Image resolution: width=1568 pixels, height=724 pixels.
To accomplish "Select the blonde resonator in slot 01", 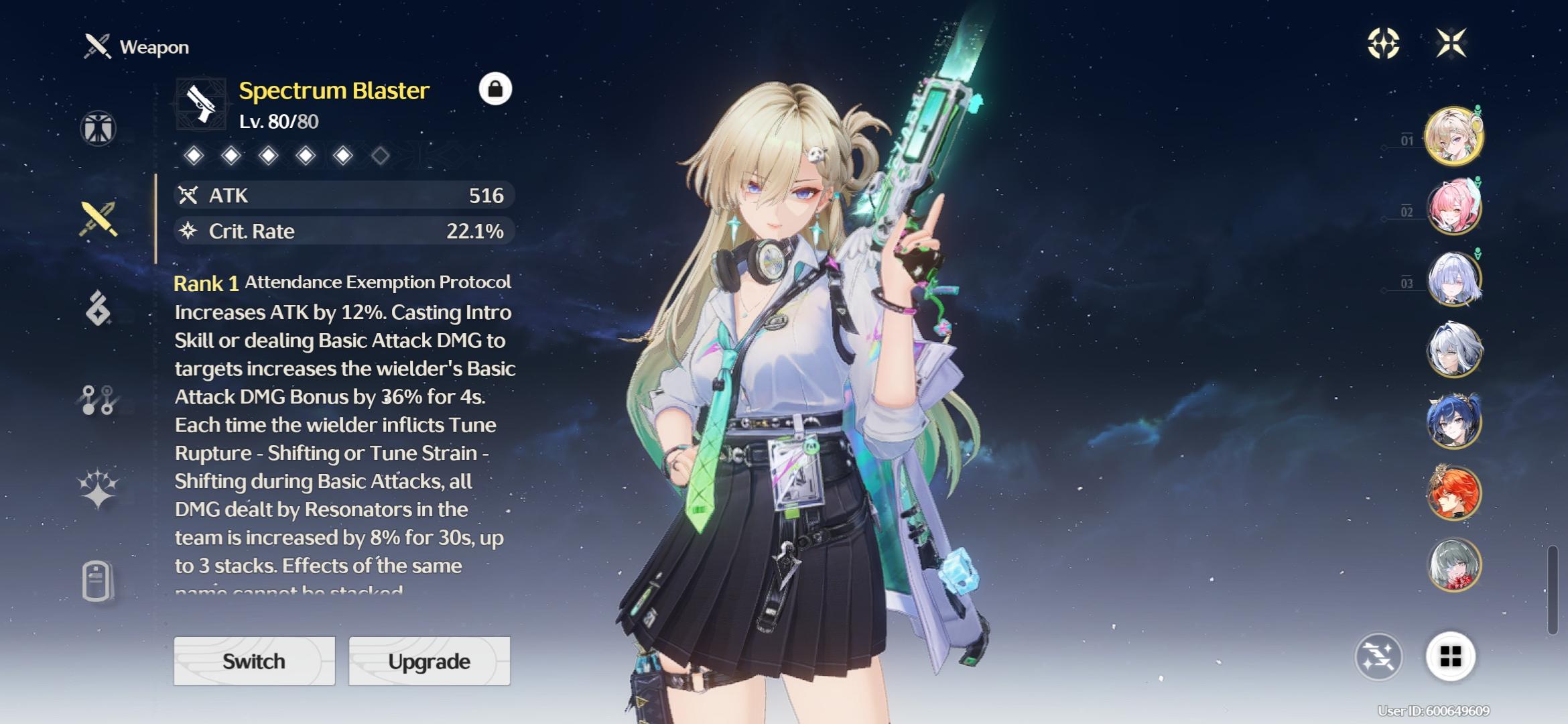I will coord(1453,136).
